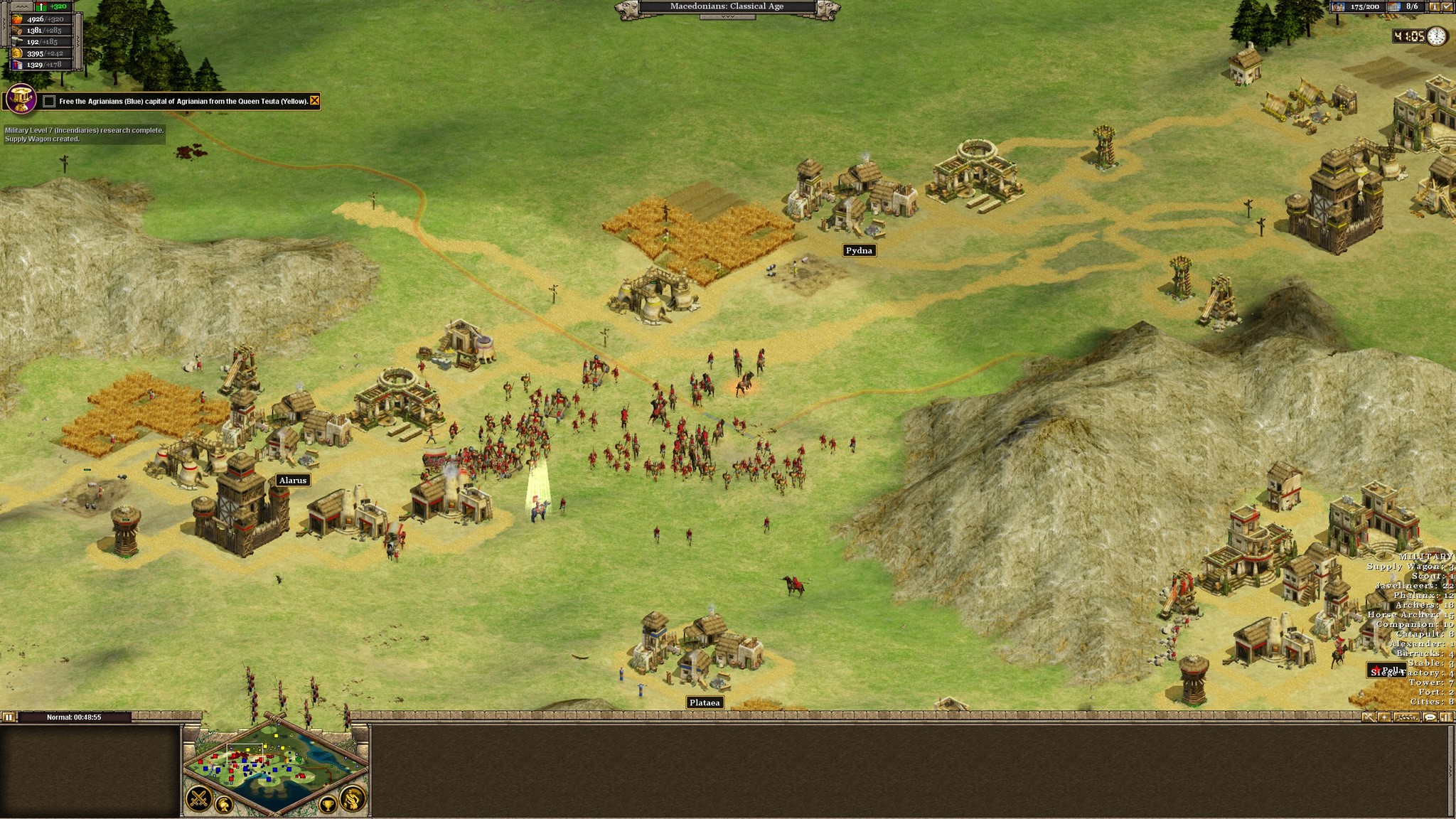Image resolution: width=1456 pixels, height=819 pixels.
Task: Expand the arrow tab under the age banner
Action: 727,16
